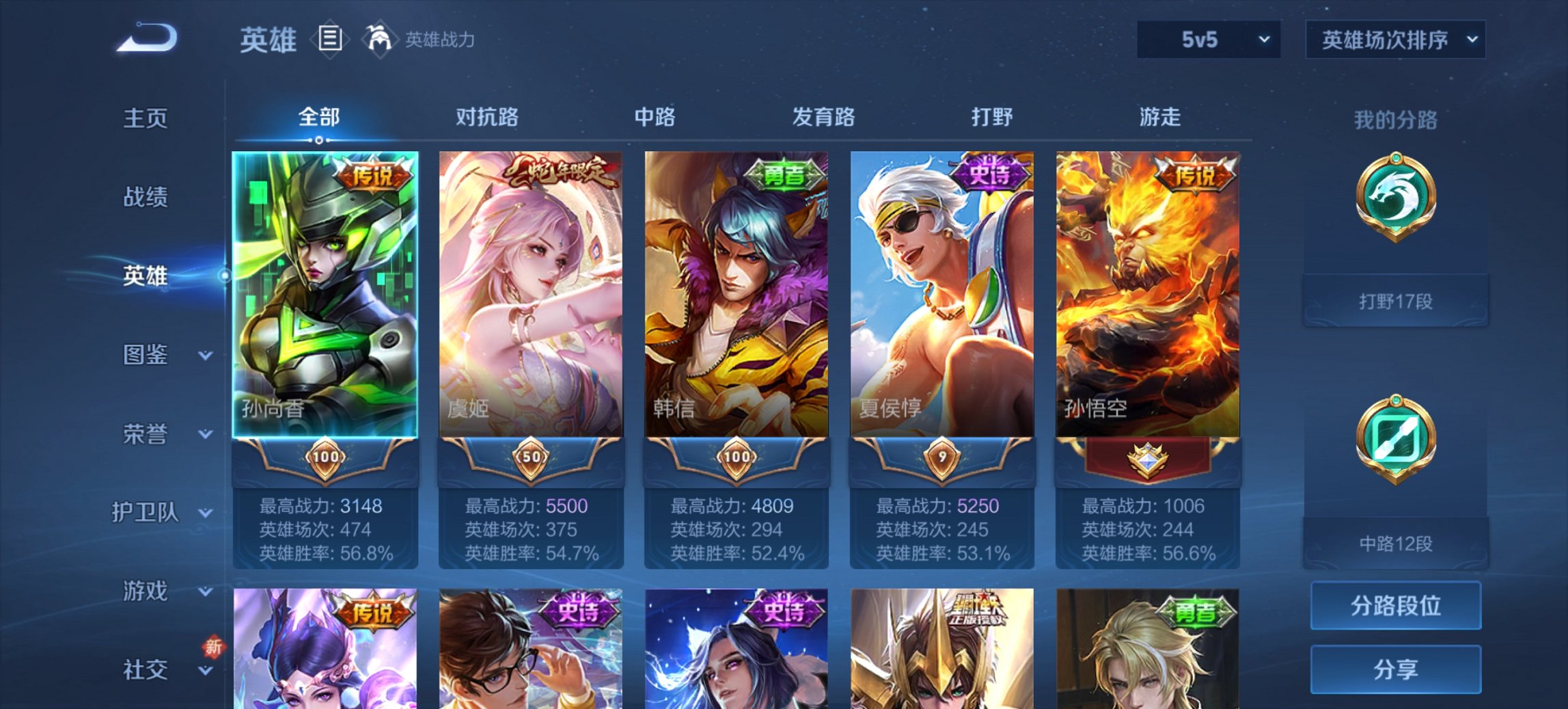The image size is (1568, 709).
Task: Open the 英雄场次排序 sorting dropdown
Action: (1394, 40)
